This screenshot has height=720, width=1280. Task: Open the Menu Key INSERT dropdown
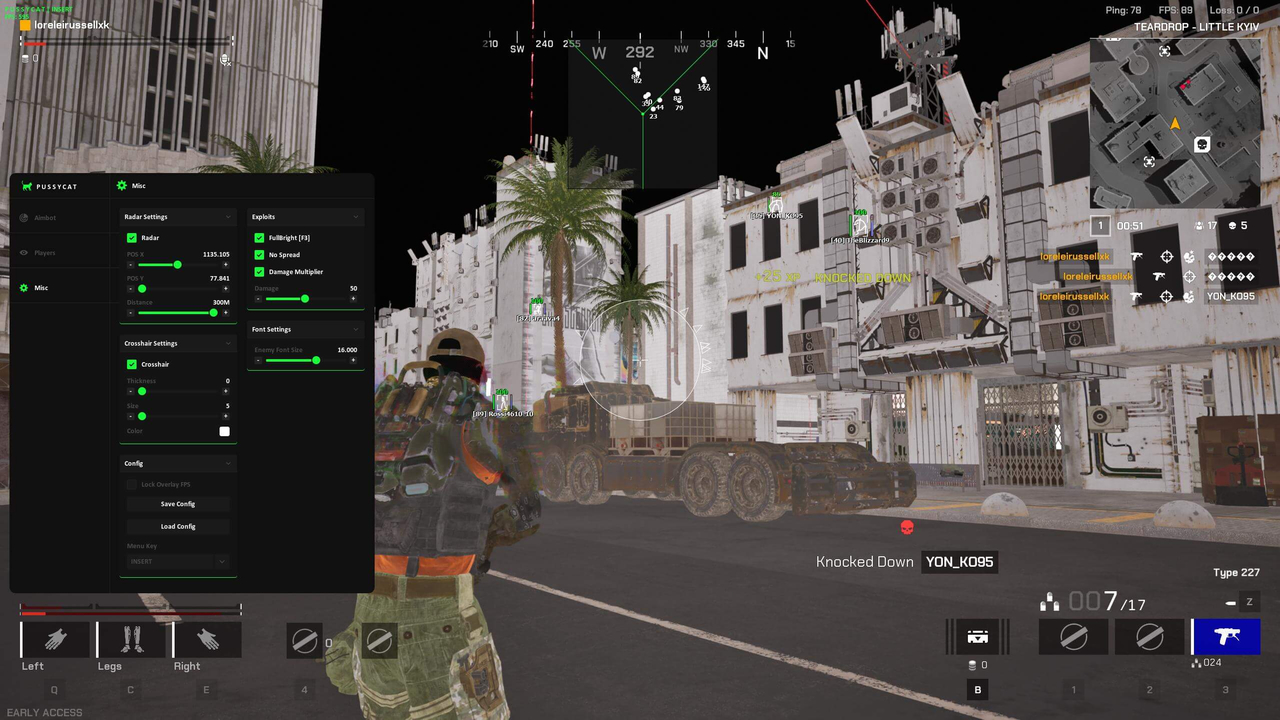[x=177, y=561]
